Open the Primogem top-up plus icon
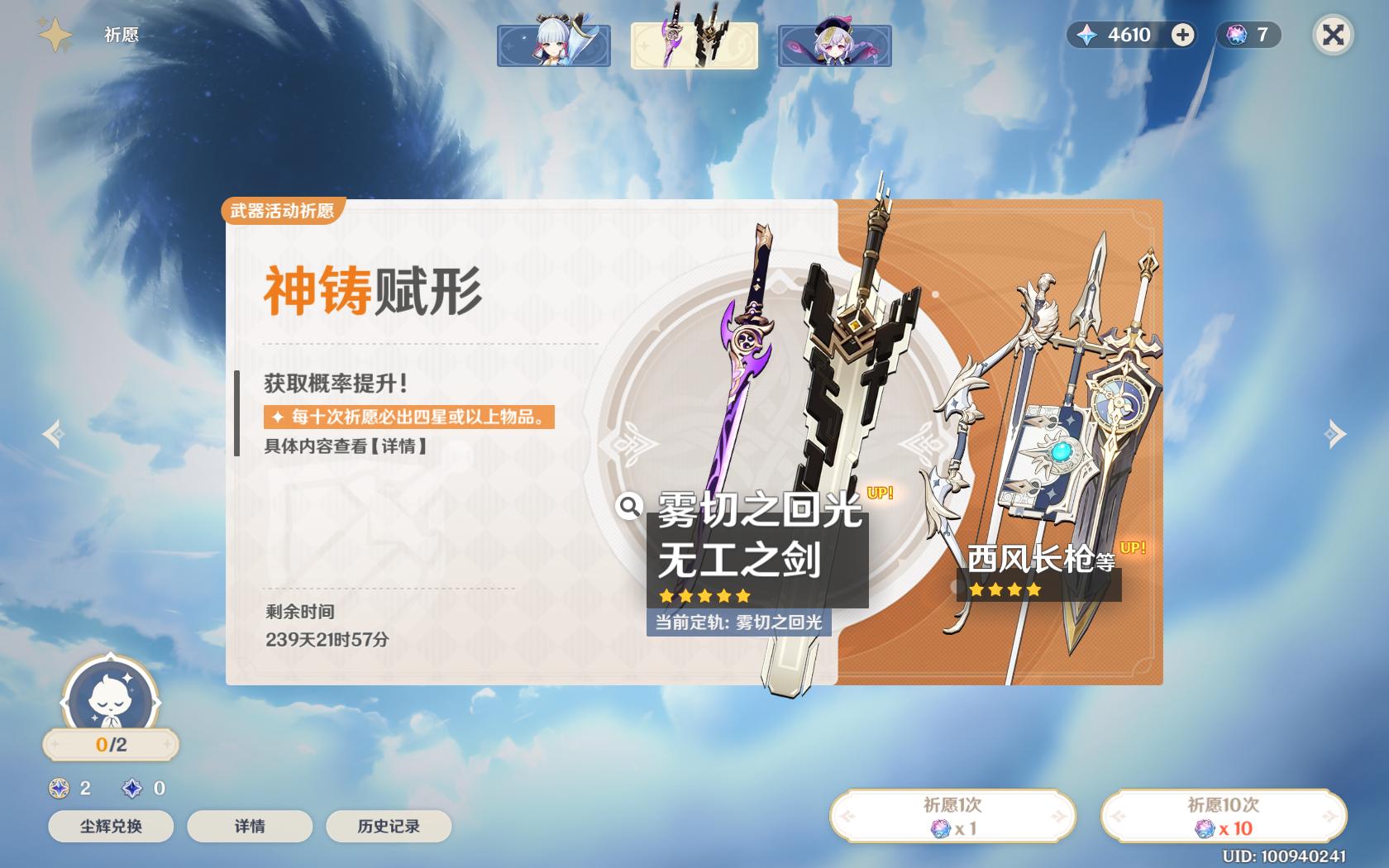 click(1183, 36)
